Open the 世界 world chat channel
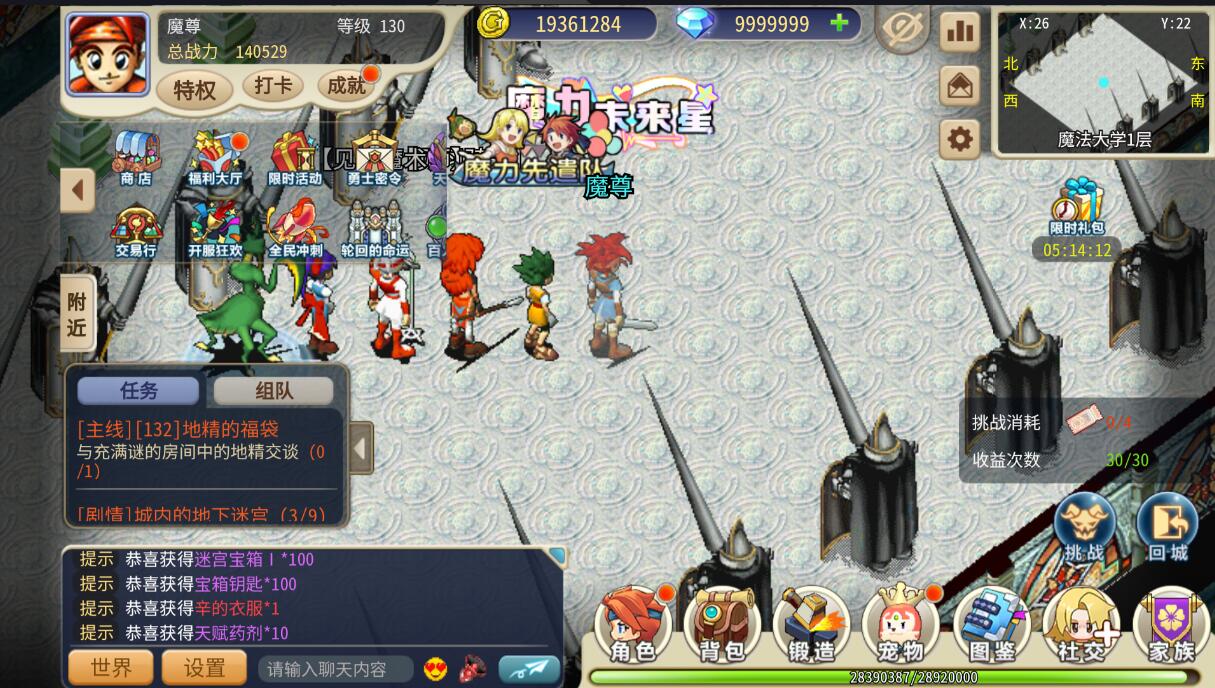The image size is (1215, 688). click(110, 668)
